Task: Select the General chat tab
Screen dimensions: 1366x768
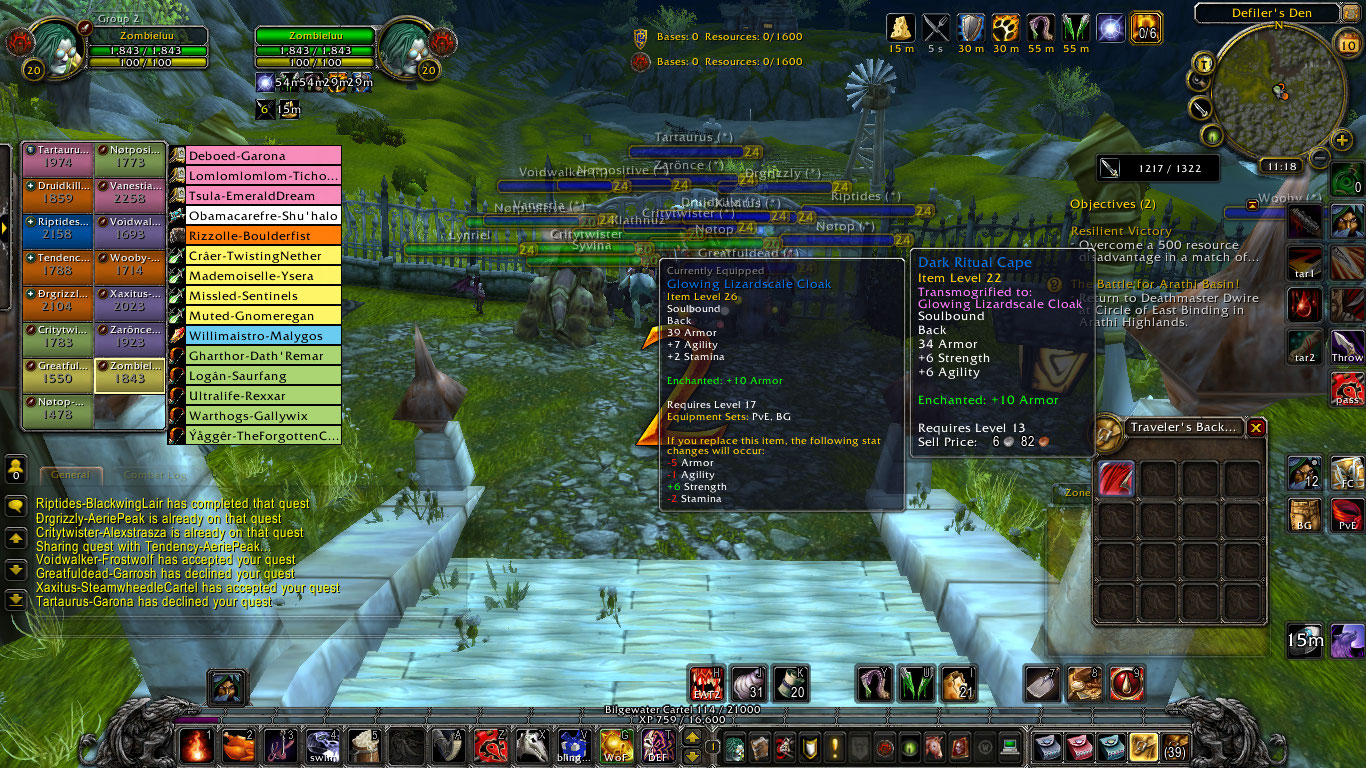Action: pos(71,475)
